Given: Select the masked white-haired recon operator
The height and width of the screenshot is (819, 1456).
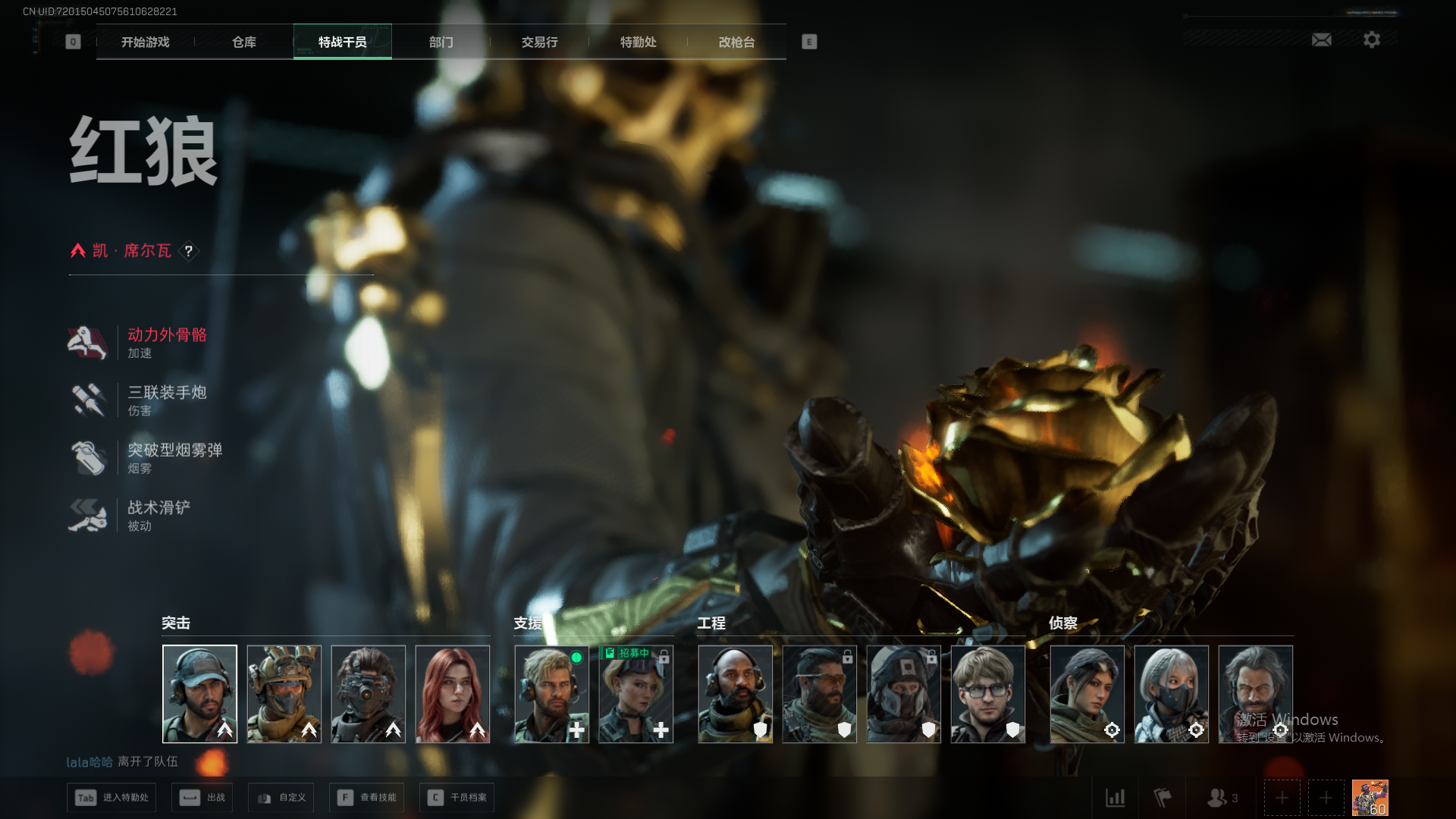Looking at the screenshot, I should 1171,694.
